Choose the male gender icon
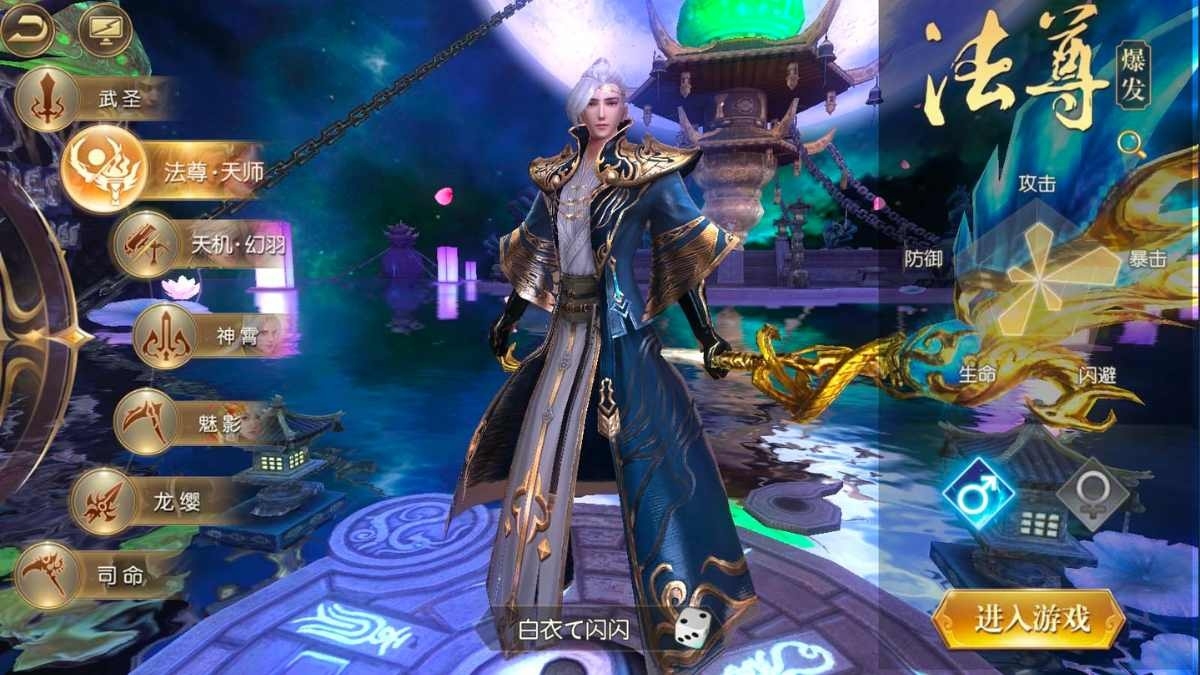The height and width of the screenshot is (675, 1200). point(979,495)
